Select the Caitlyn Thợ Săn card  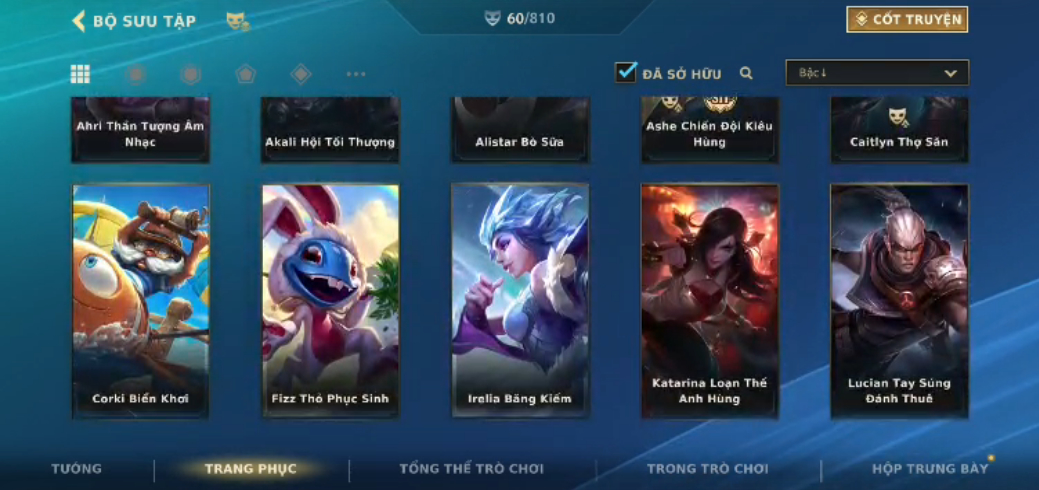(899, 131)
